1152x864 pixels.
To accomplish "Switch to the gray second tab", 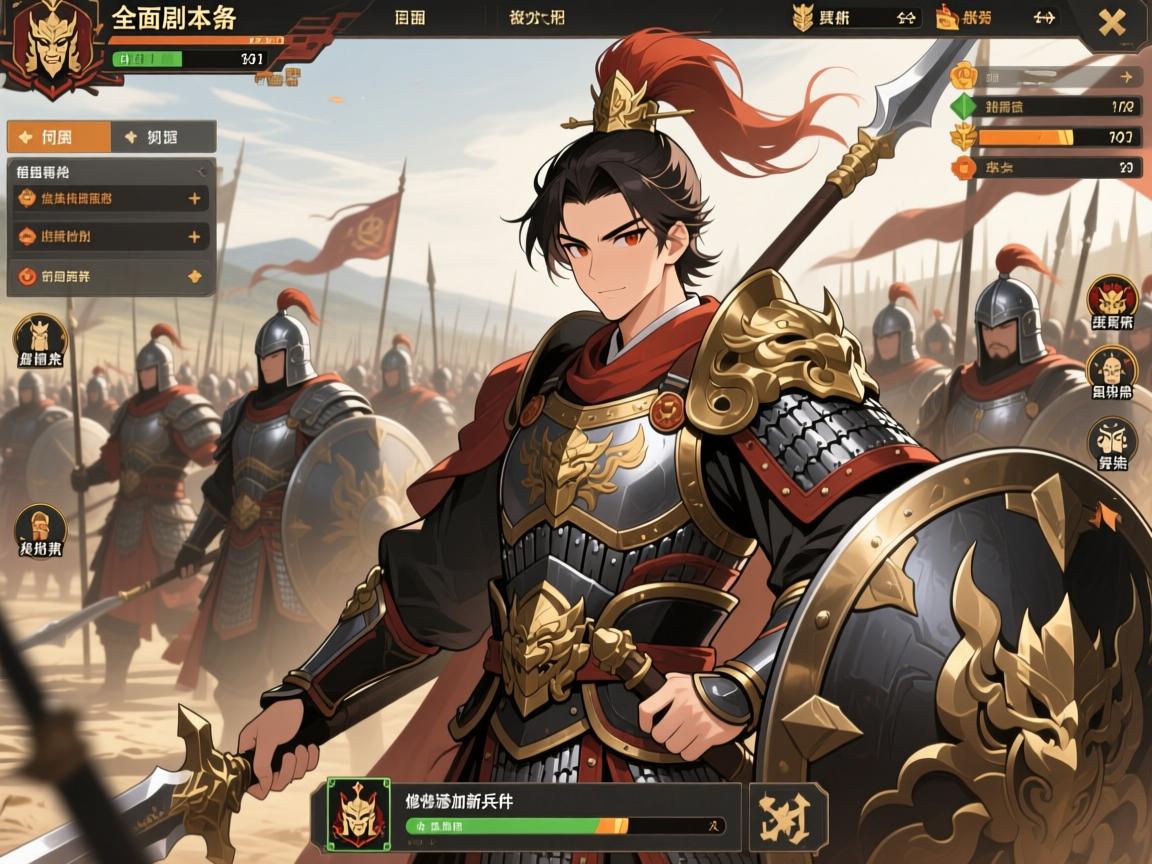I will (163, 137).
